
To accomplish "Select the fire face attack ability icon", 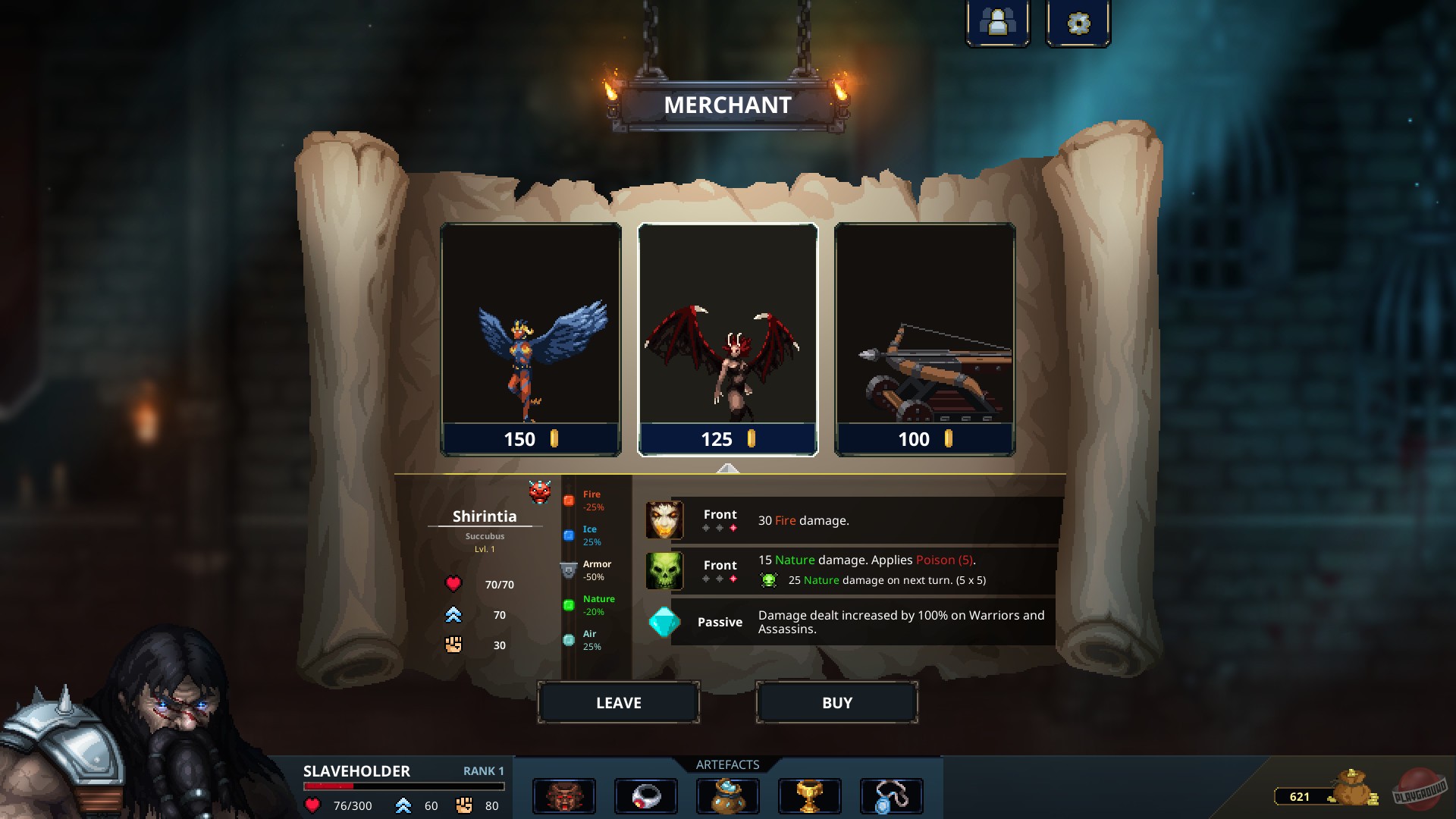I will (664, 520).
